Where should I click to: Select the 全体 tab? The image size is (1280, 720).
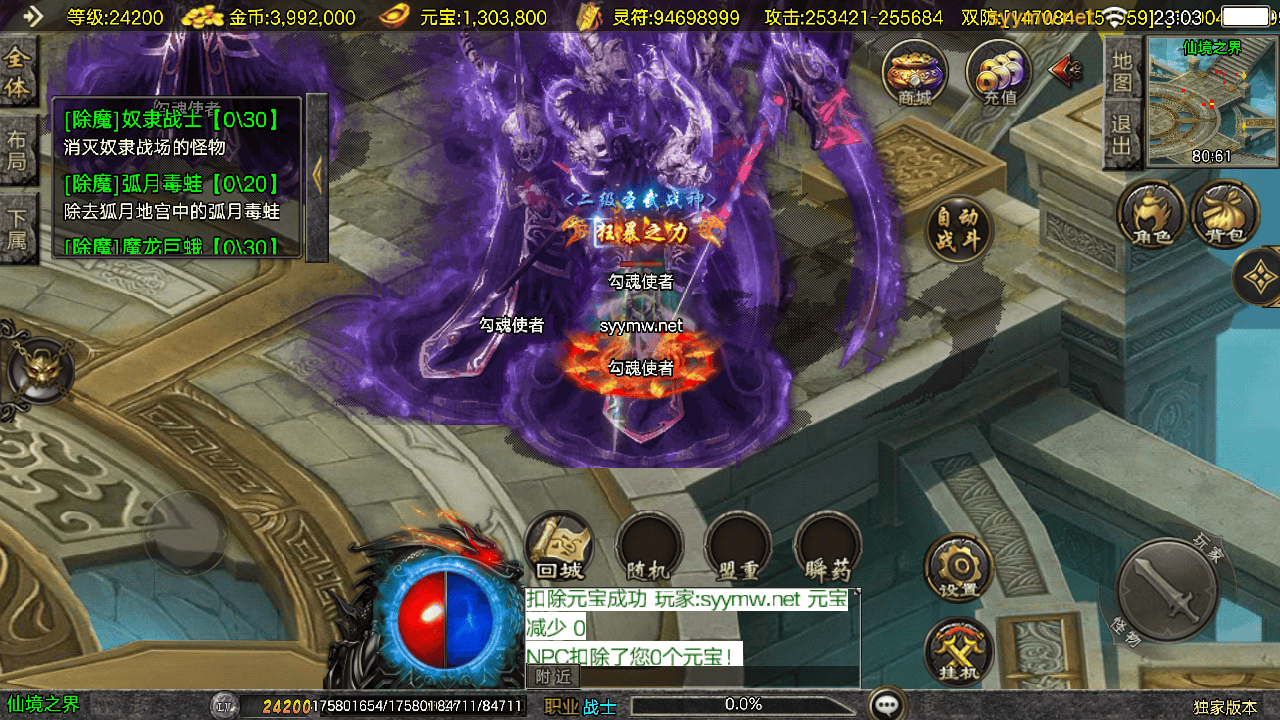click(x=17, y=73)
